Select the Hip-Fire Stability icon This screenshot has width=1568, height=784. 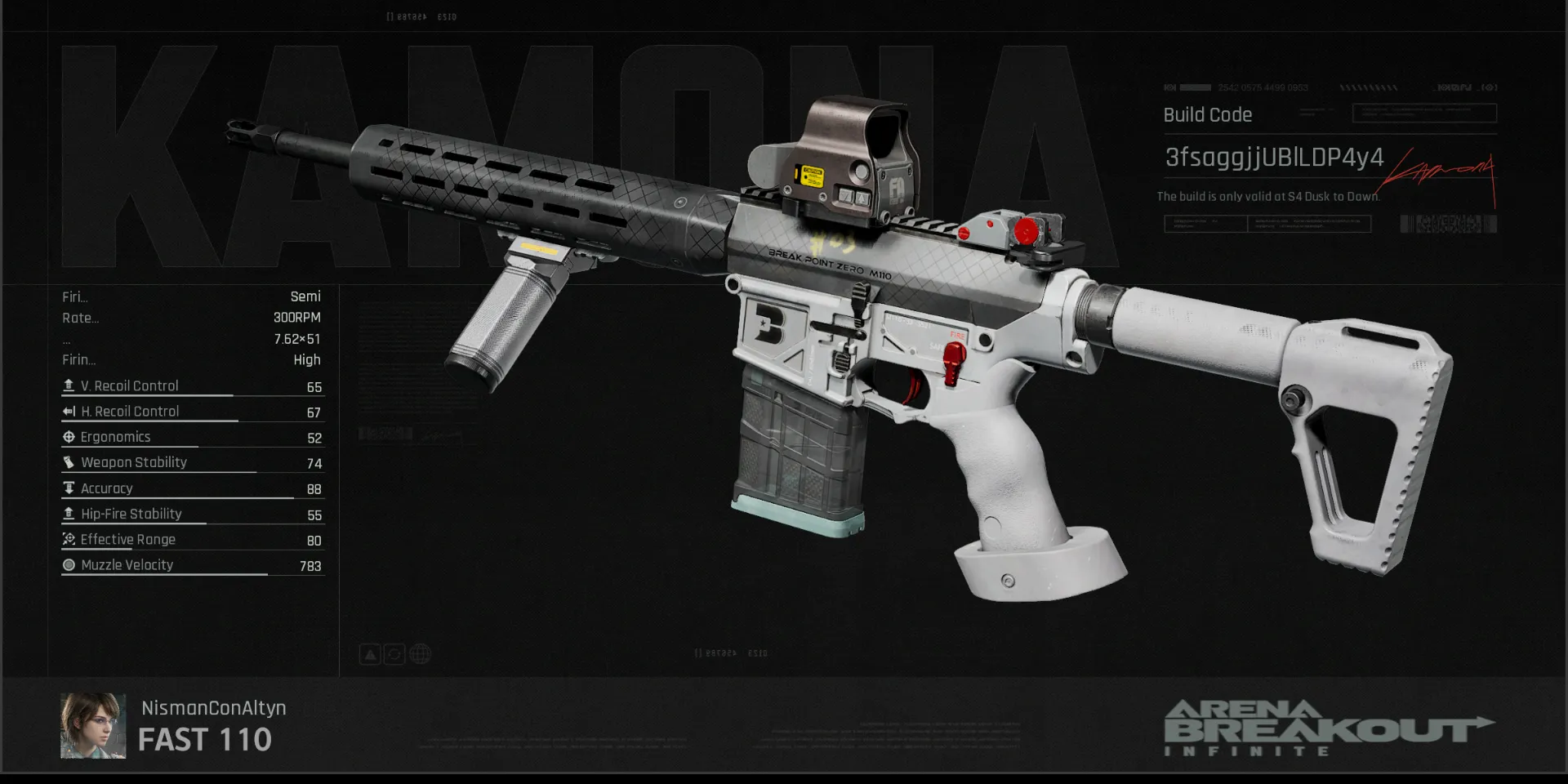pyautogui.click(x=69, y=514)
